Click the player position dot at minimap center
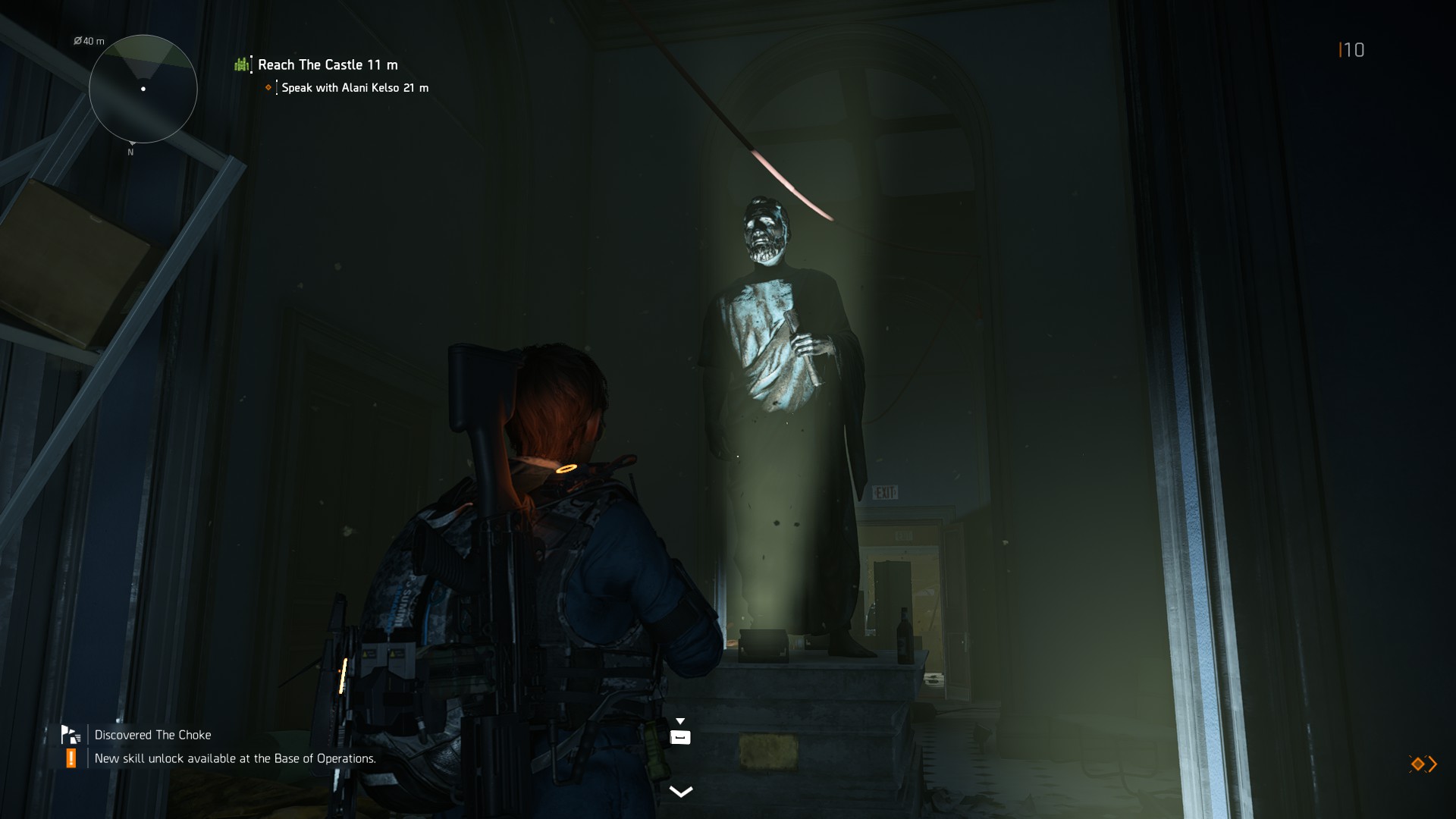 143,89
